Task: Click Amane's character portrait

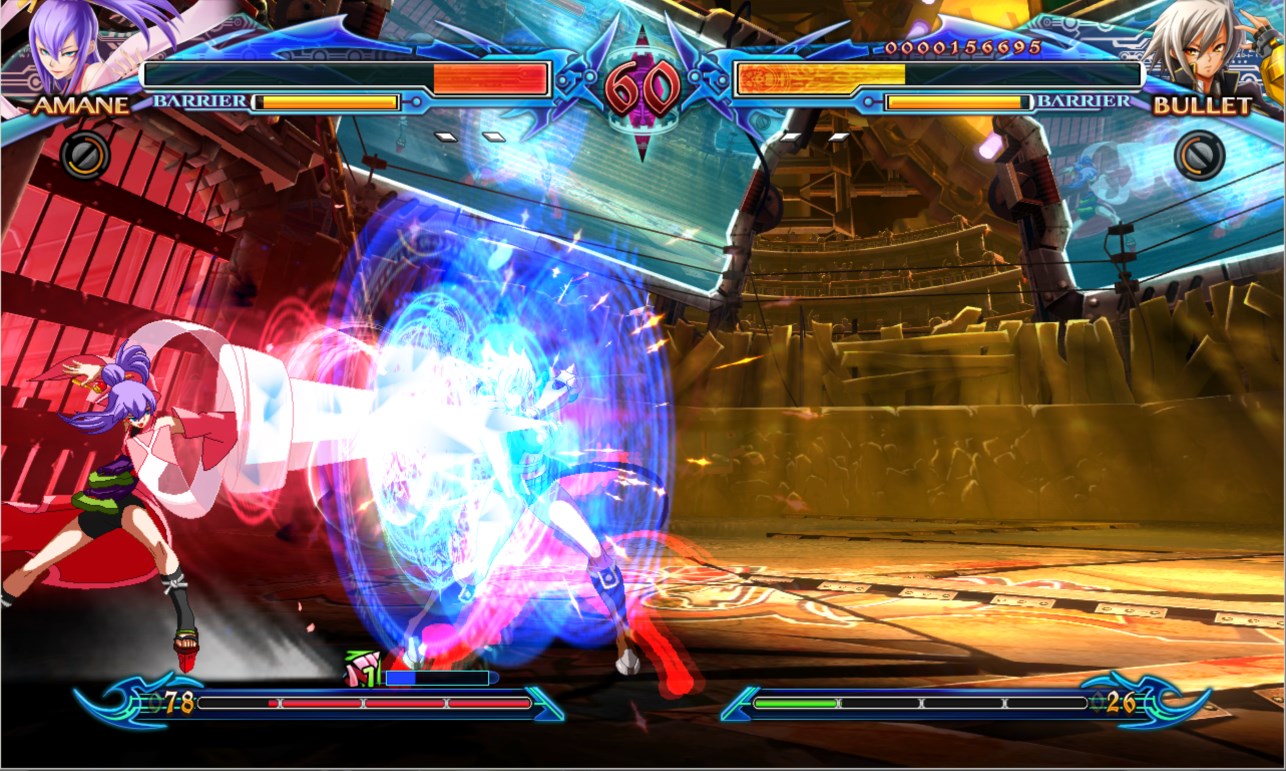Action: coord(65,45)
